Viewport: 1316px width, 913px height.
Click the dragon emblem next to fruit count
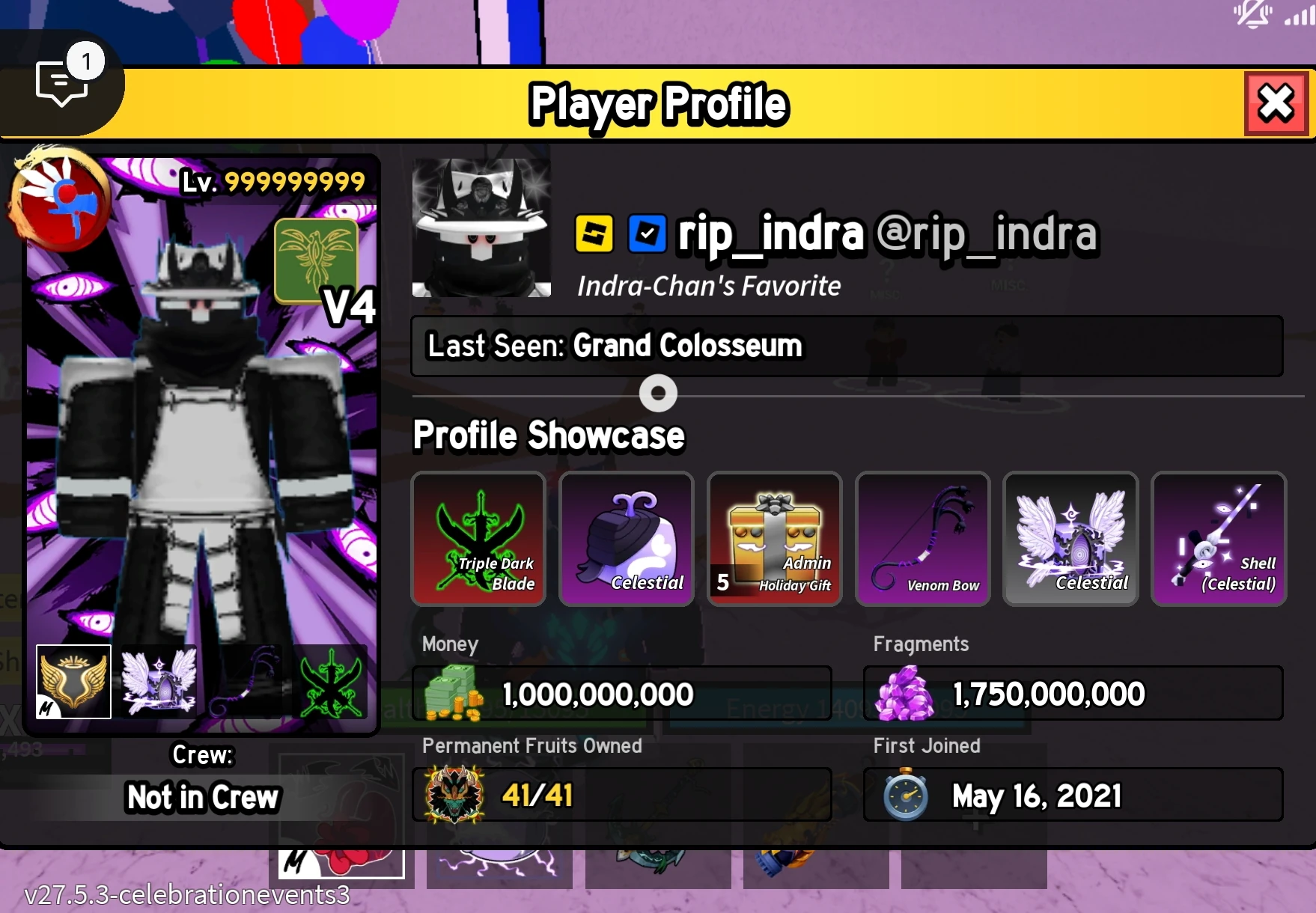[455, 796]
